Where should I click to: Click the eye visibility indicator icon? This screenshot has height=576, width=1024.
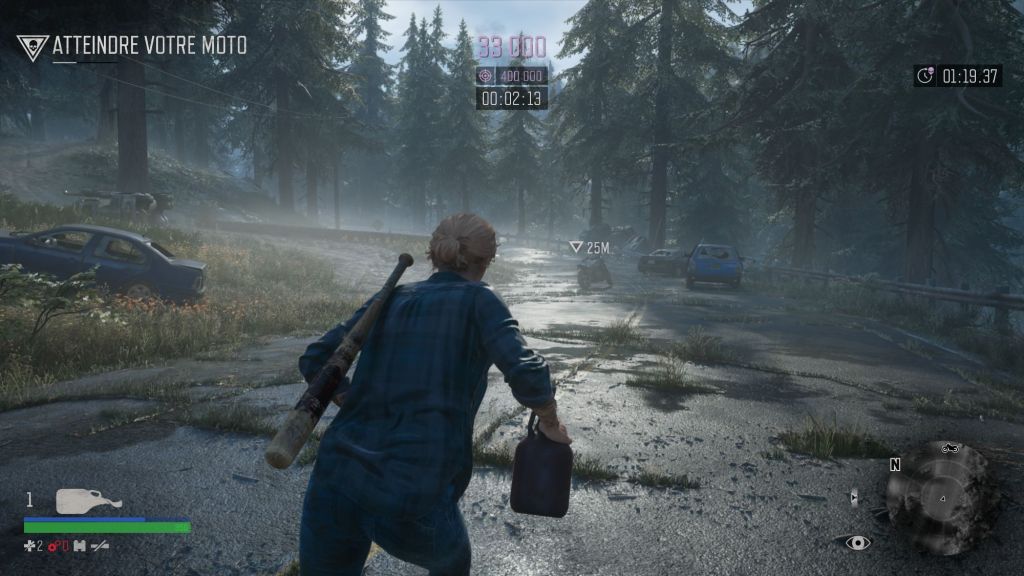857,543
